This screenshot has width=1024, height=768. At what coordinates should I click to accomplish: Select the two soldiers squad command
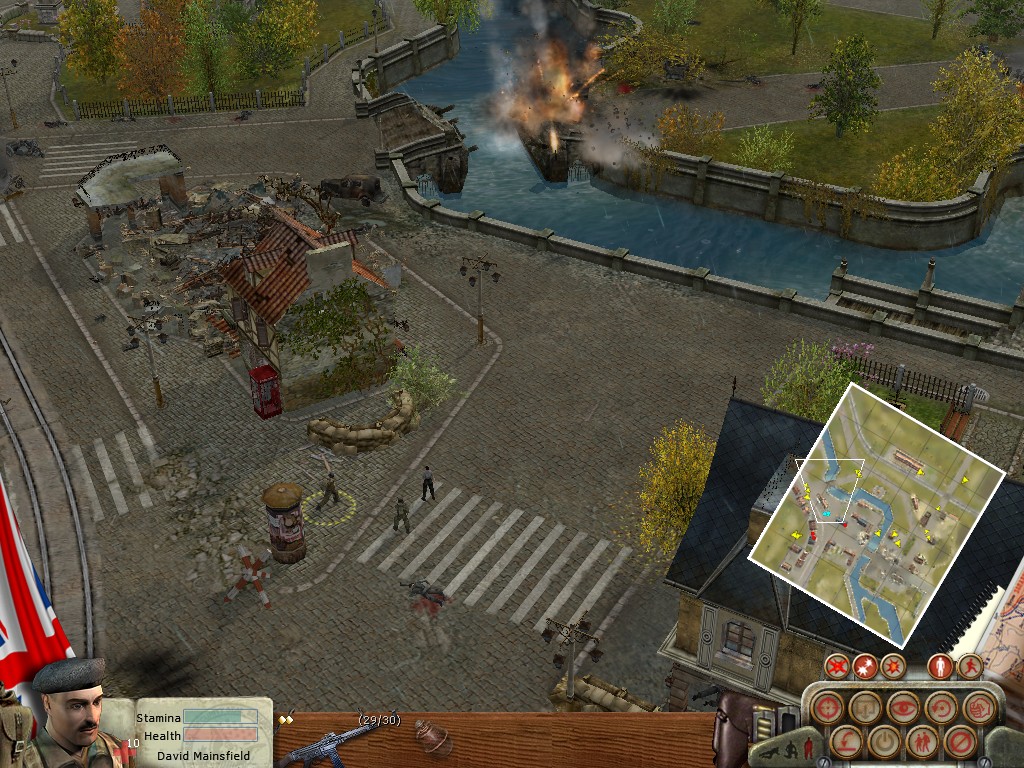921,742
